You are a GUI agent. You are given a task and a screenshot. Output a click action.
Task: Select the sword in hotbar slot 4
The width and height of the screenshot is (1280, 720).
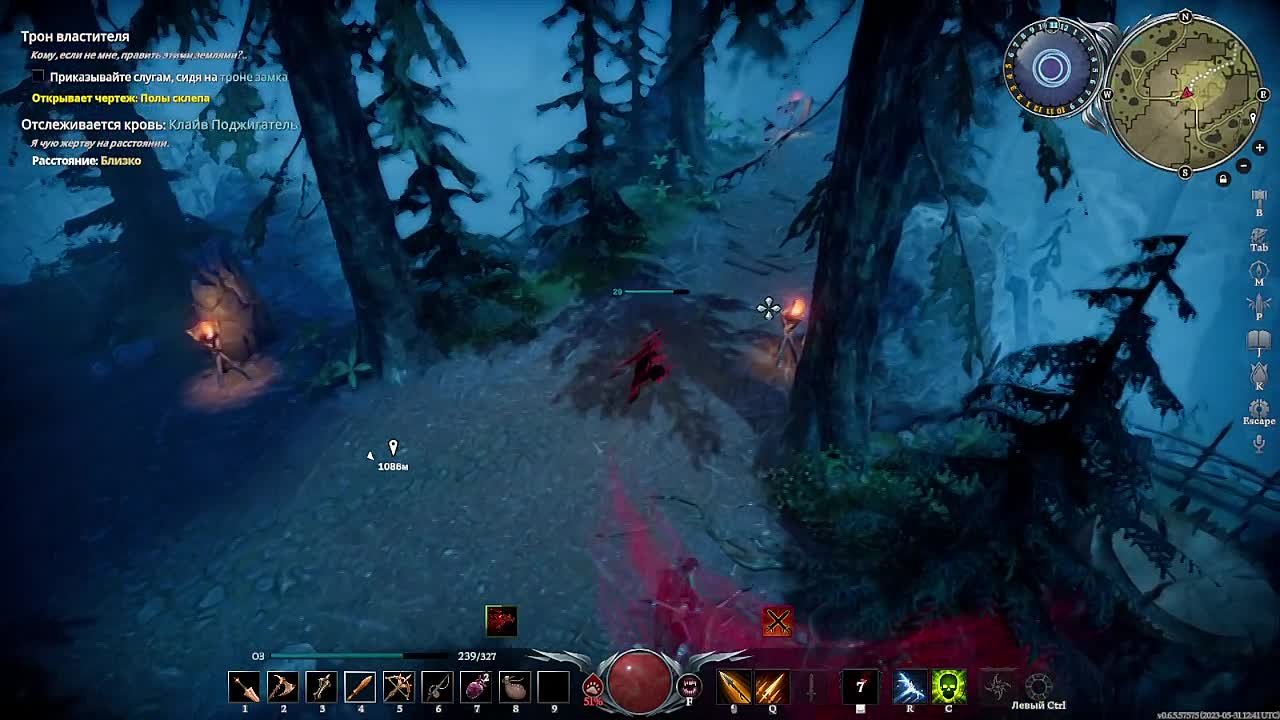tap(360, 687)
